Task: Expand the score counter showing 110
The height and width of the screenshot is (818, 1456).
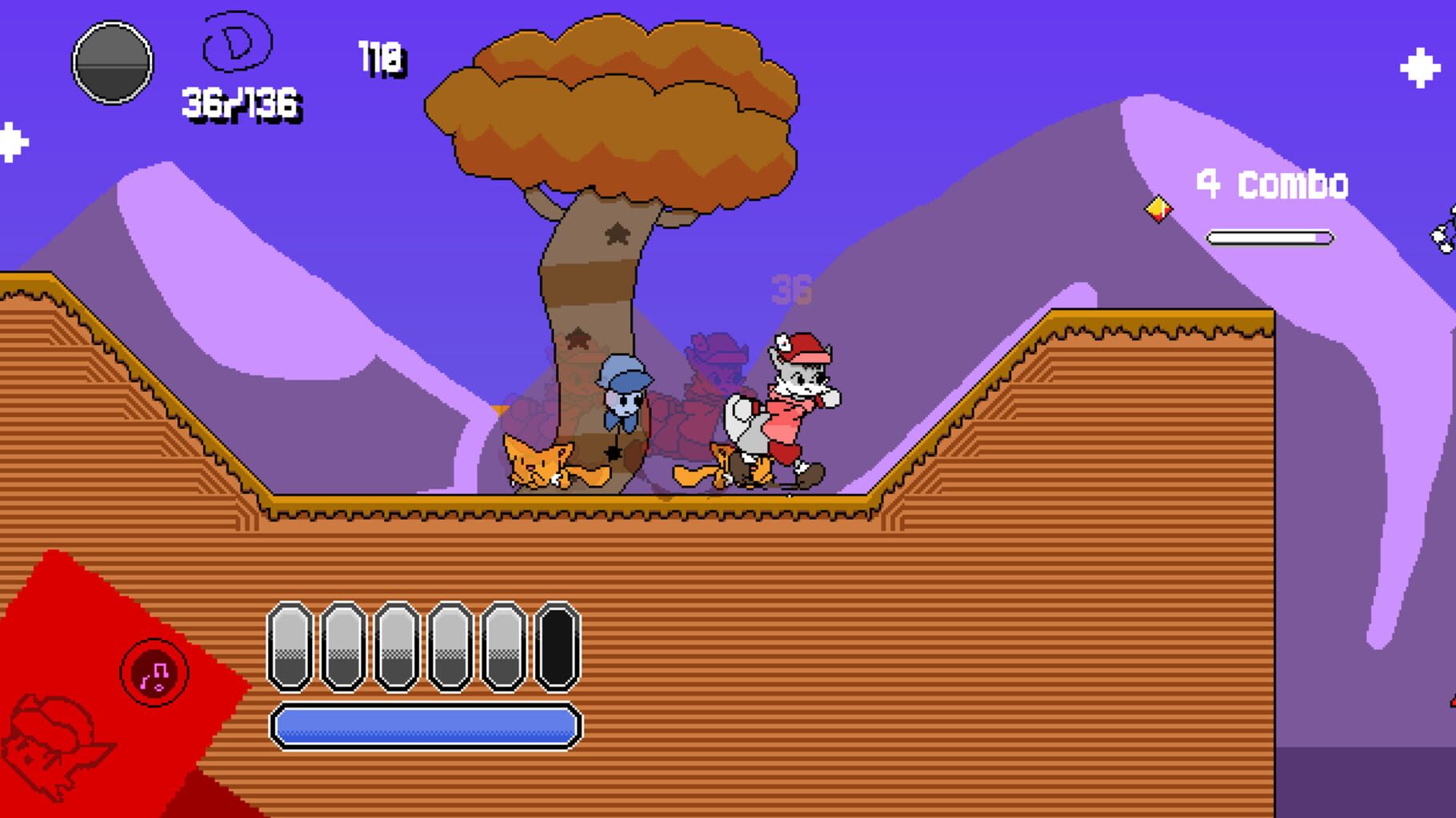Action: click(382, 56)
